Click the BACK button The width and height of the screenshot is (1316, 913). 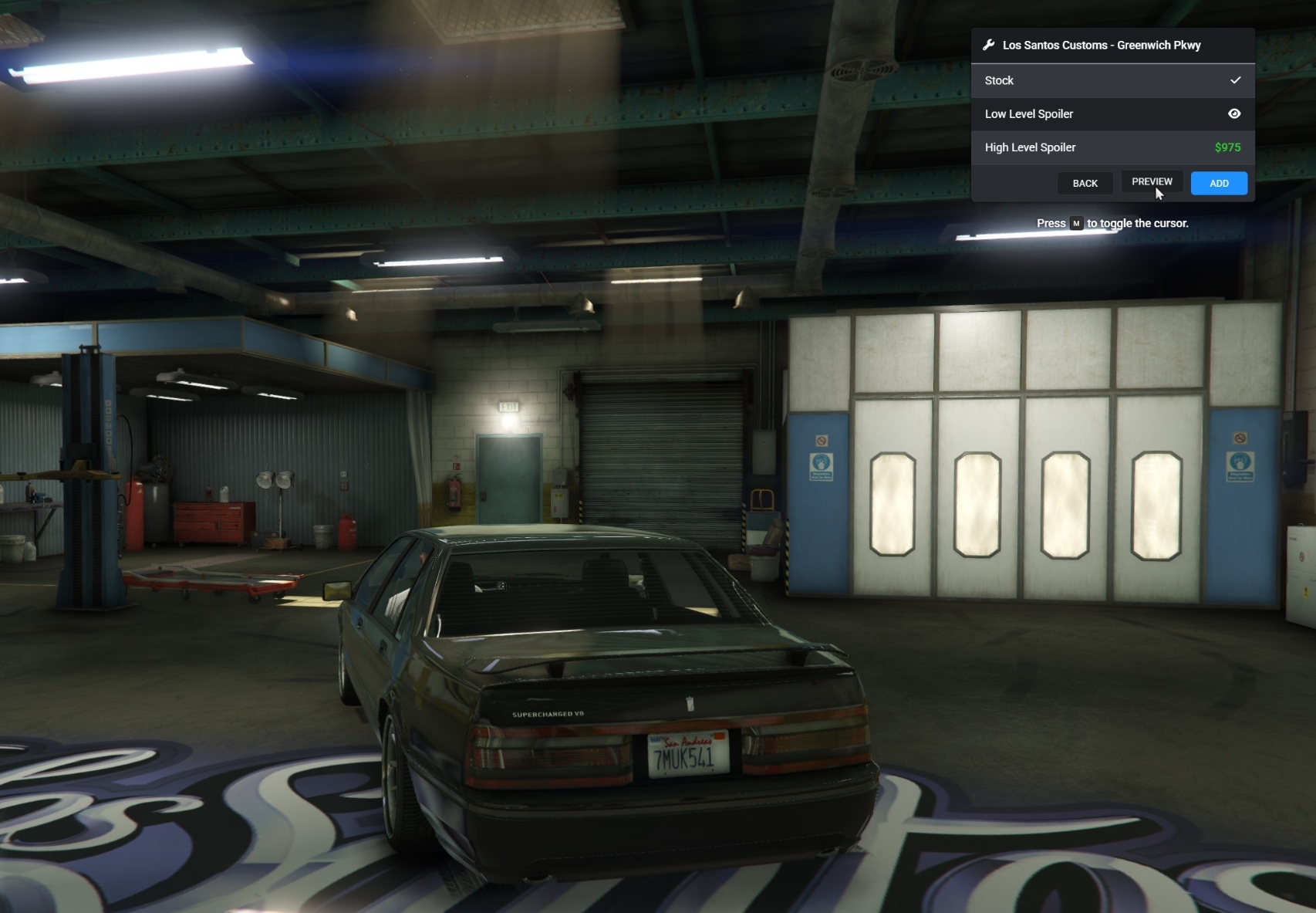[1085, 183]
